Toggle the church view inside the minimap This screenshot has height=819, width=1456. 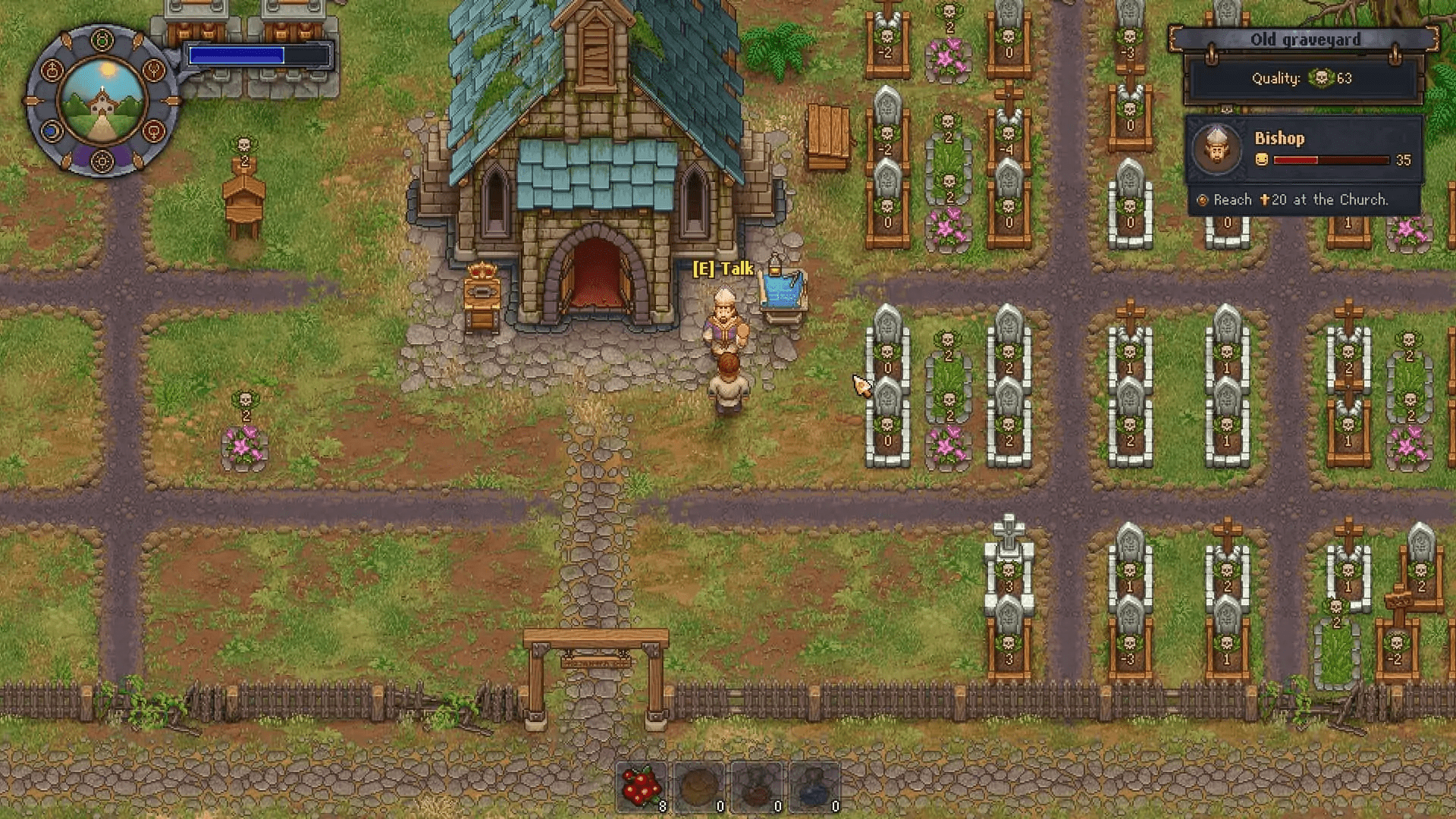(101, 101)
